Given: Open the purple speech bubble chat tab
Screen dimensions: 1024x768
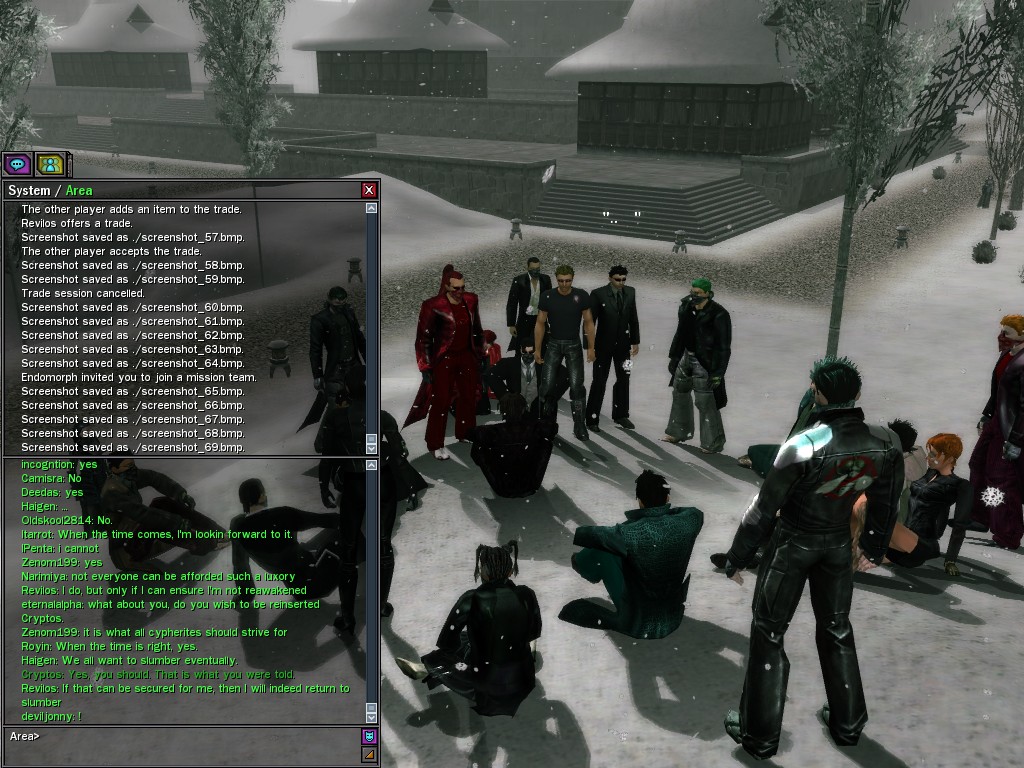Looking at the screenshot, I should [x=17, y=165].
